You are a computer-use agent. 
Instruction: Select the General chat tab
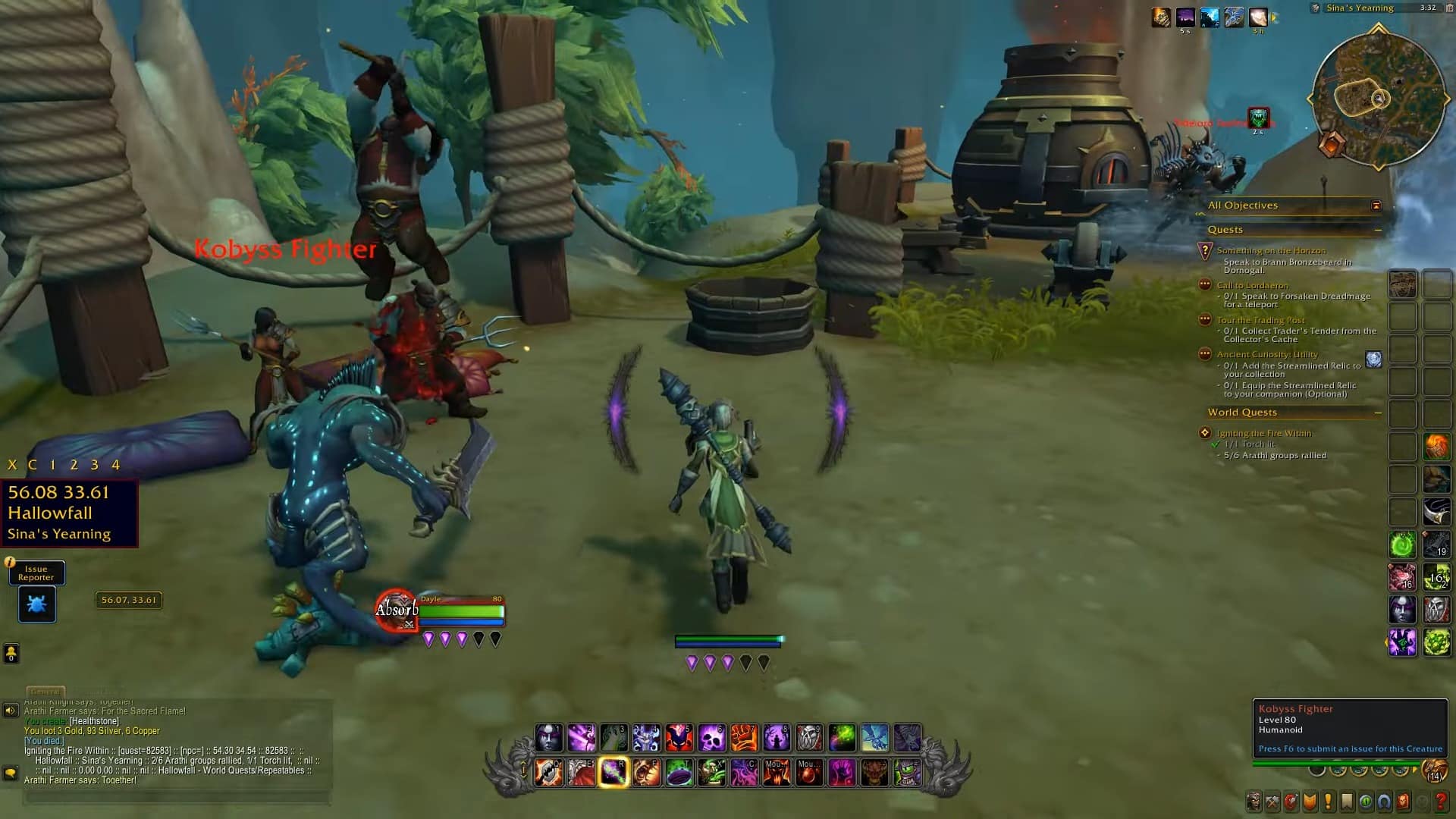46,691
